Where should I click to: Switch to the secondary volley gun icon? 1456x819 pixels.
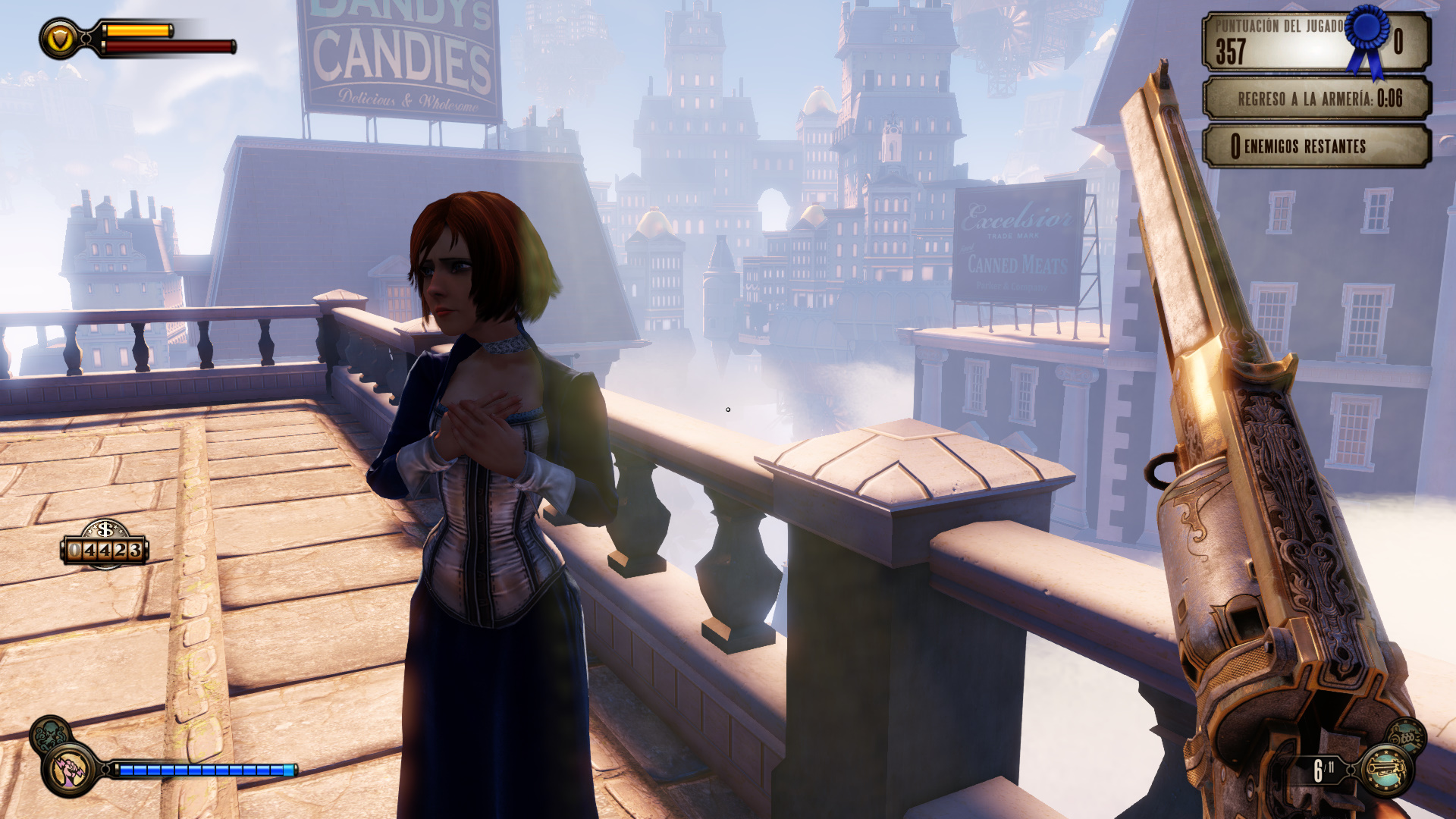click(x=1407, y=736)
